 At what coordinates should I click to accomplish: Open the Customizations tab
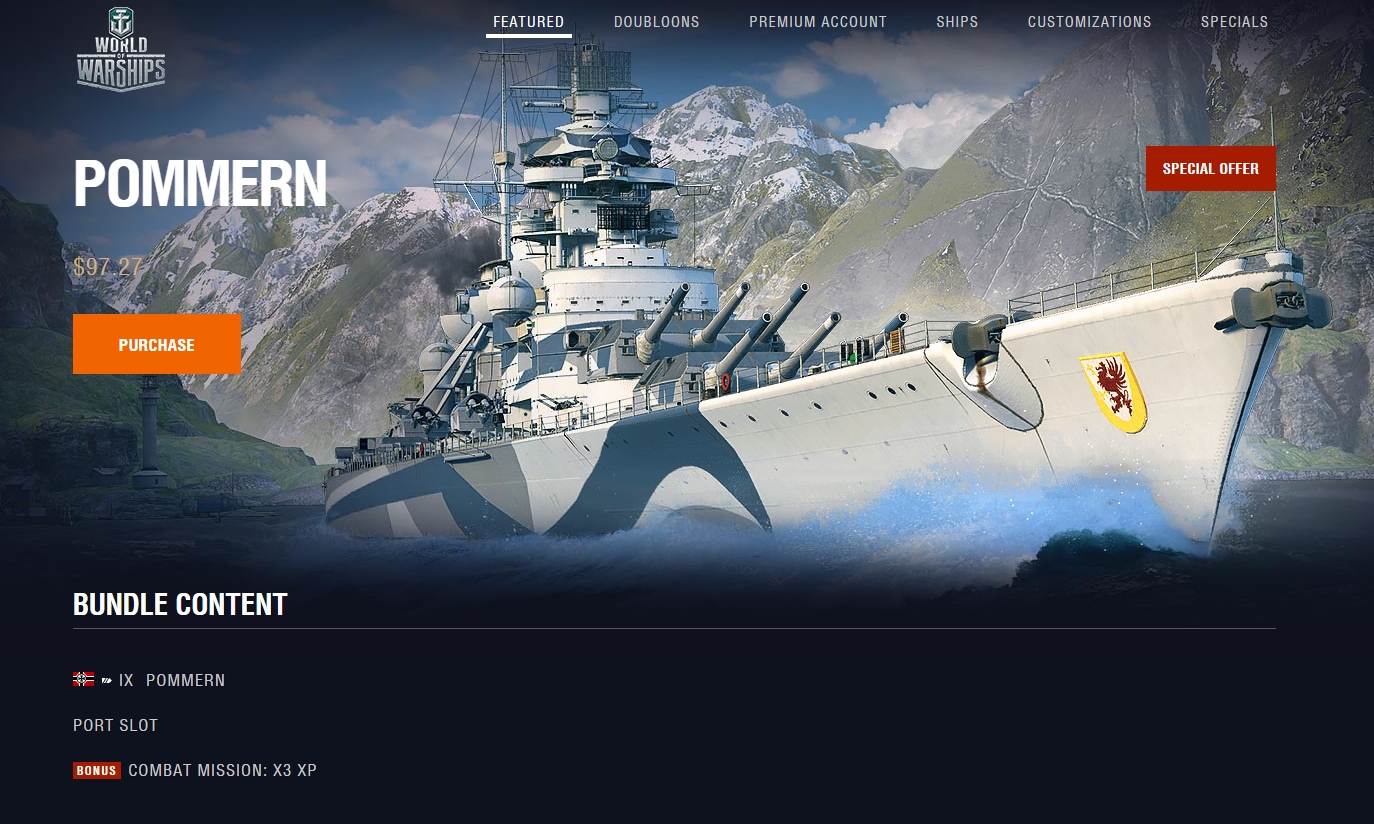(1089, 22)
